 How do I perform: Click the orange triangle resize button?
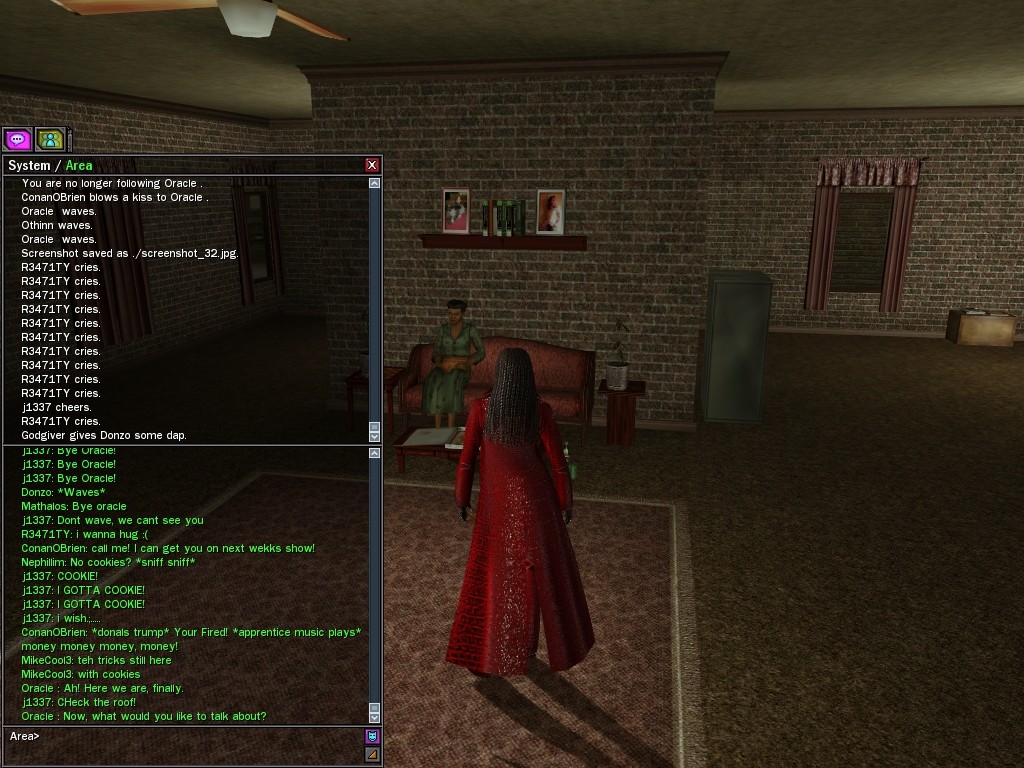coord(372,754)
